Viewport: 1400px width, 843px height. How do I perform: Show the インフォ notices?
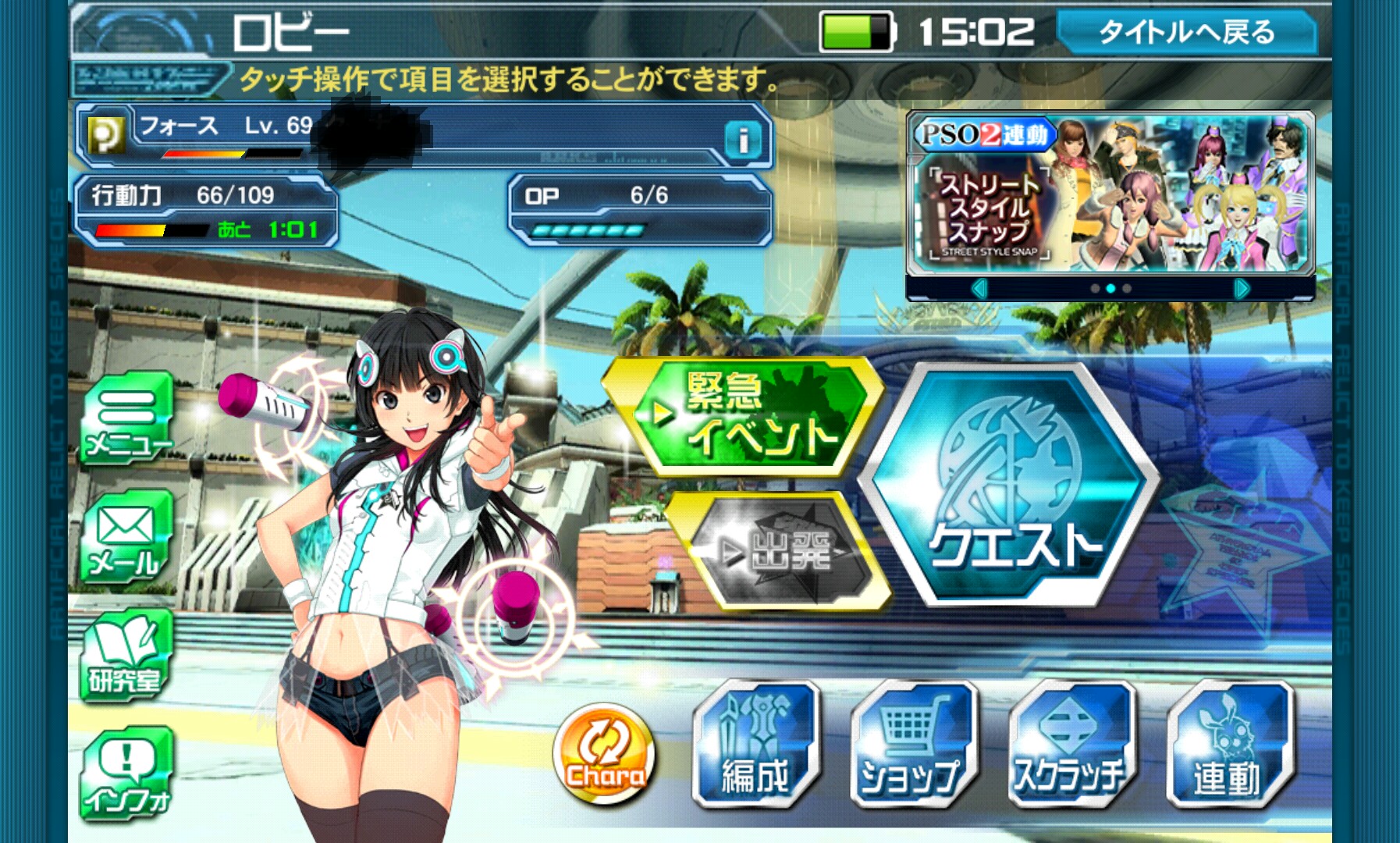click(125, 775)
